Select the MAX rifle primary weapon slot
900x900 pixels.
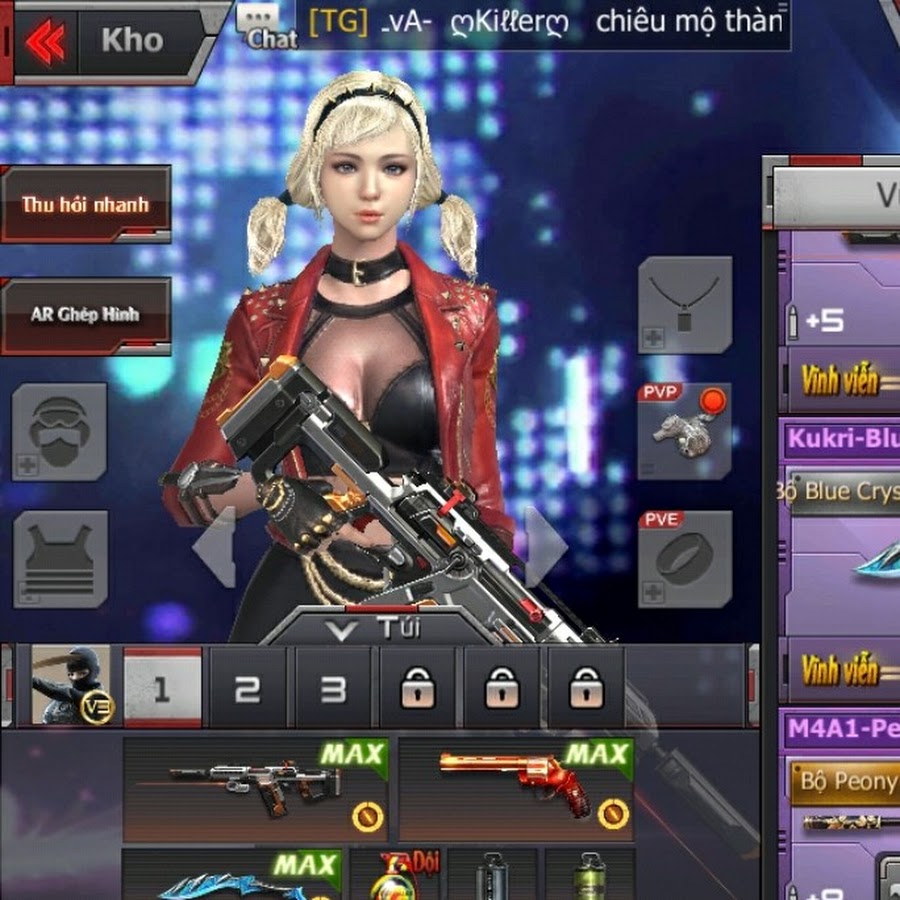click(255, 790)
